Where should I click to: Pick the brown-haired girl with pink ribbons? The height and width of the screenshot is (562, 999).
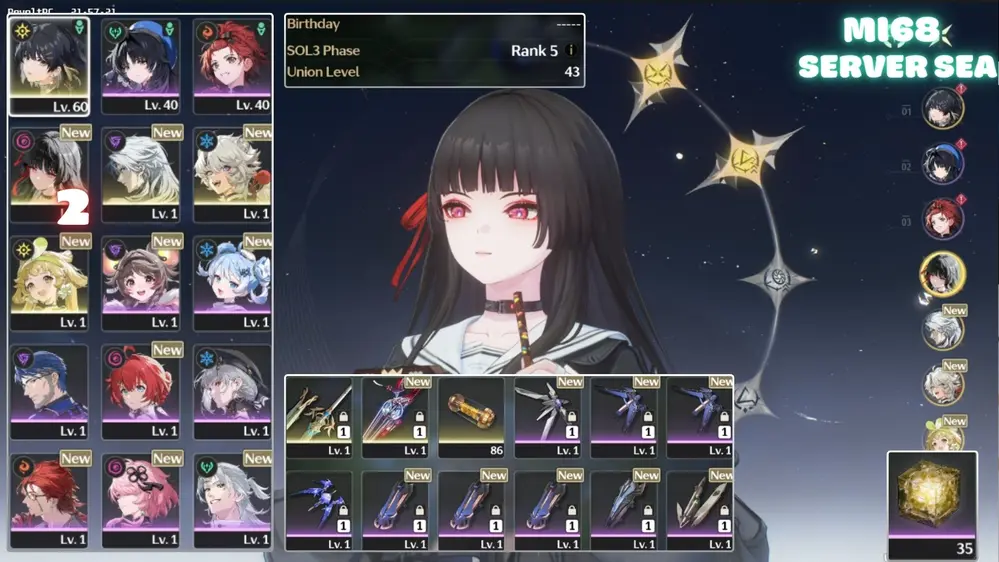click(x=140, y=283)
